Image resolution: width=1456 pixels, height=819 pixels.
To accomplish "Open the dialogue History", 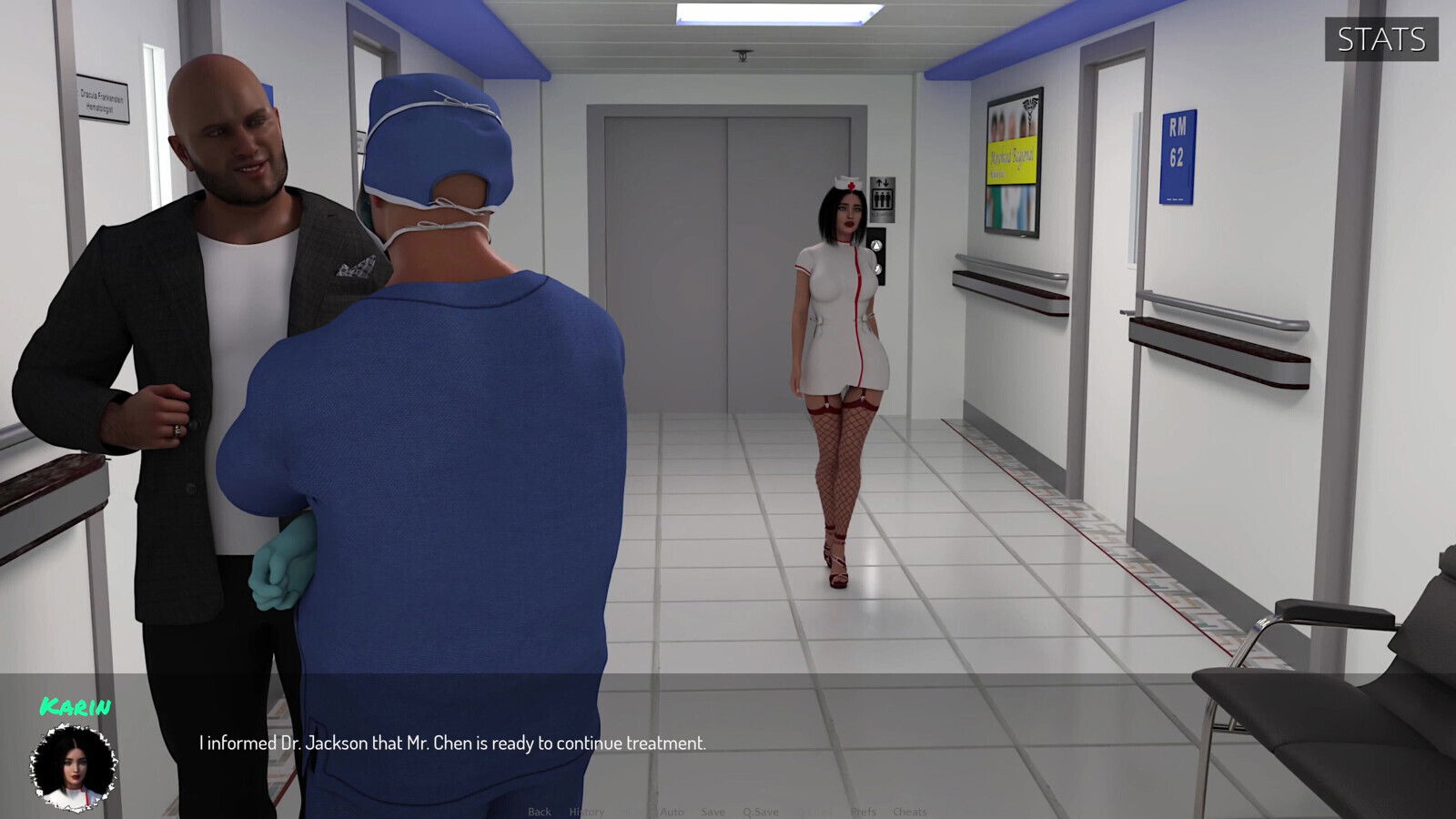I will pos(588,811).
